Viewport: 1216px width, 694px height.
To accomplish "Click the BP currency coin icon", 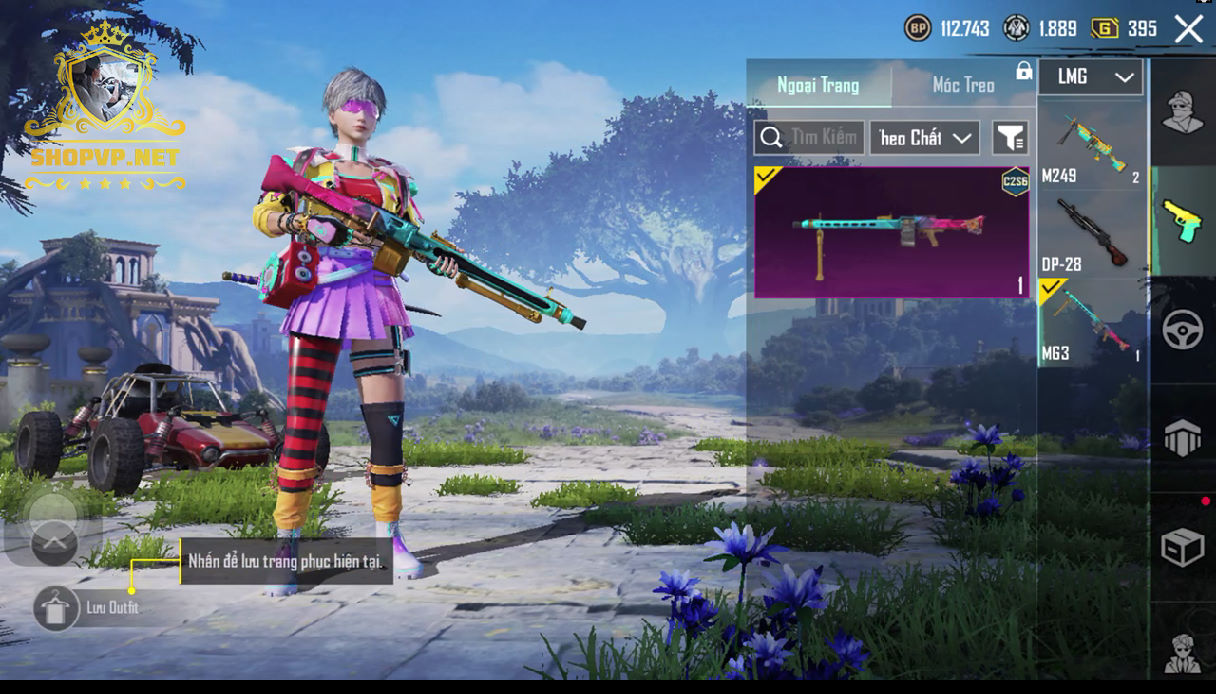I will click(x=917, y=28).
